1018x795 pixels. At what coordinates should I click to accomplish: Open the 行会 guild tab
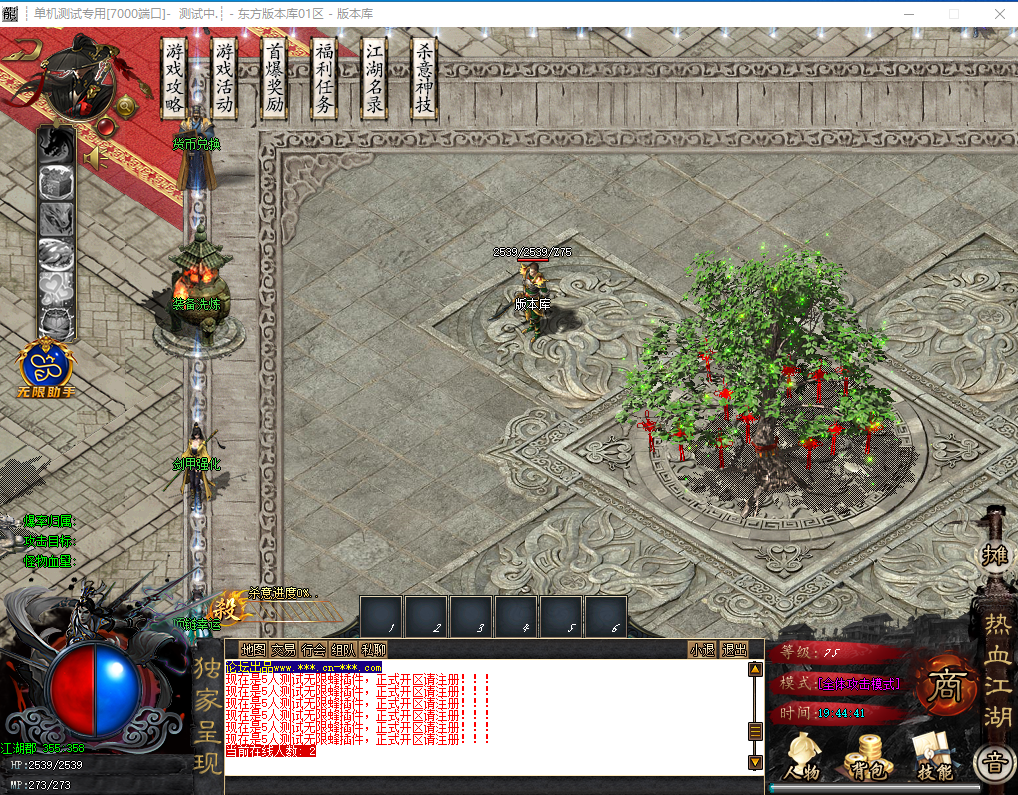[x=314, y=650]
